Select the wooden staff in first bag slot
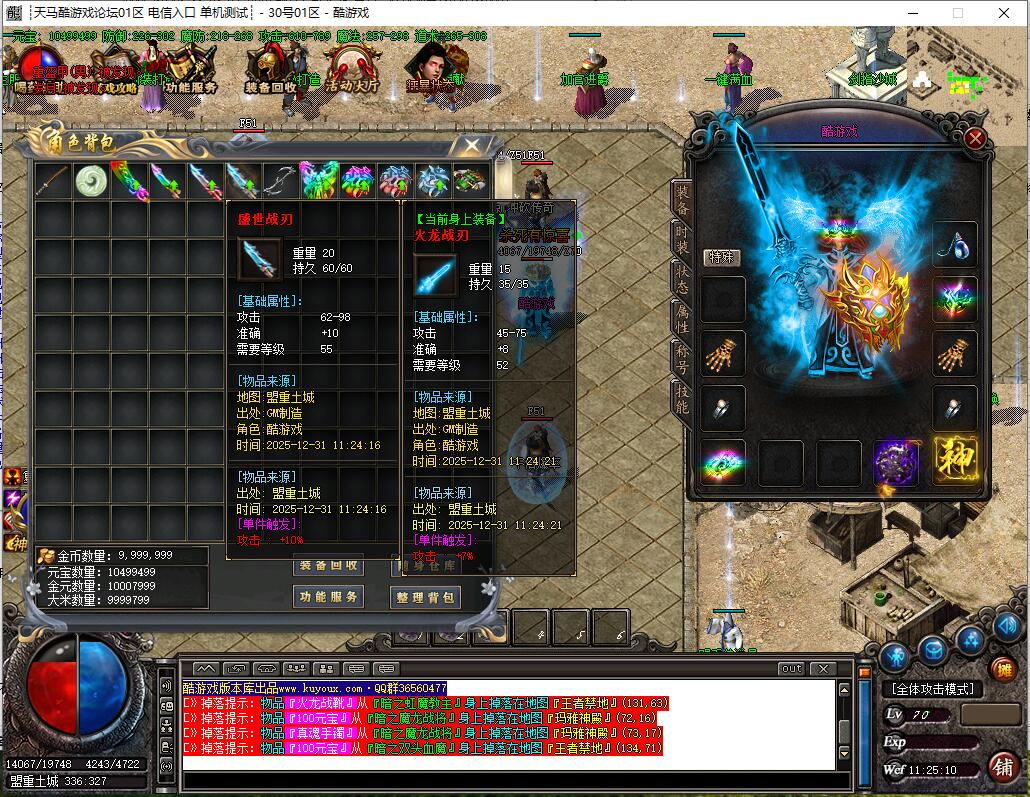The height and width of the screenshot is (797, 1030). [53, 181]
